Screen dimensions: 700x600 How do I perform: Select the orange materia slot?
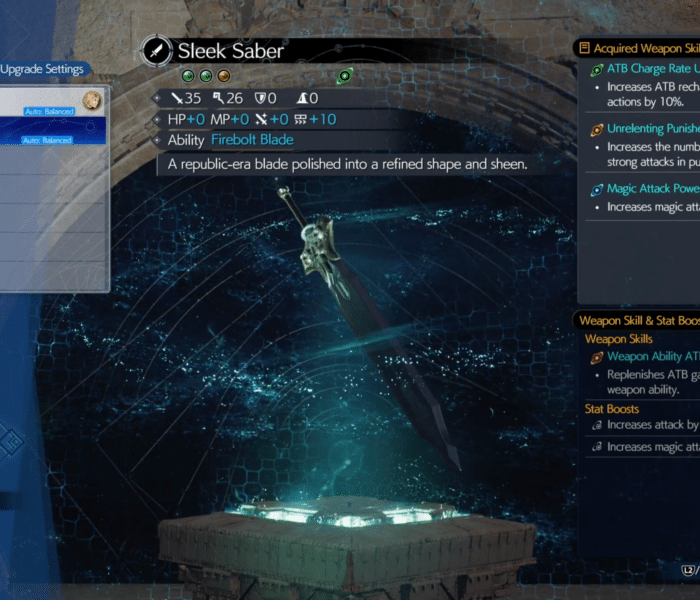224,76
